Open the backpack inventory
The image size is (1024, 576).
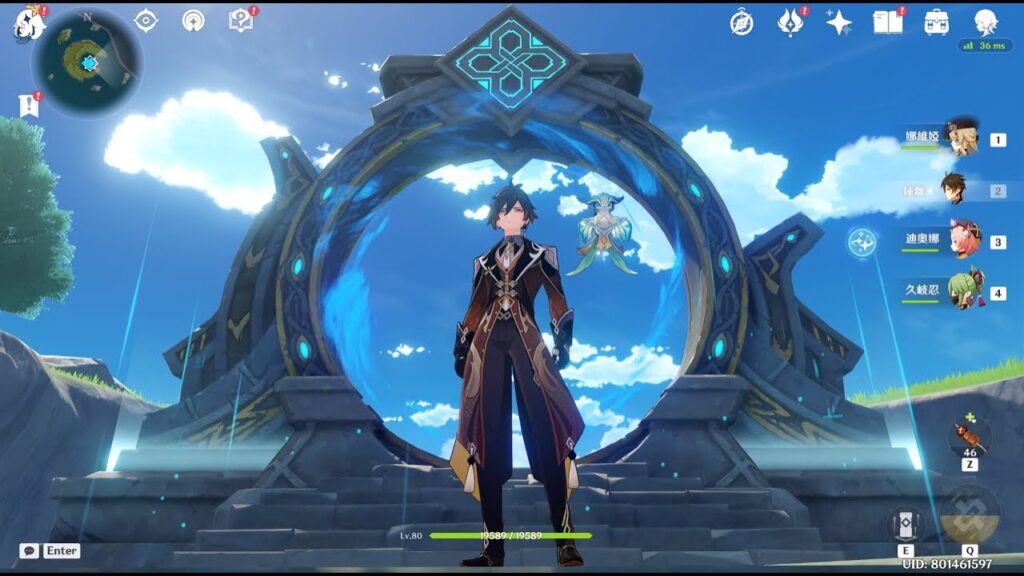coord(937,22)
